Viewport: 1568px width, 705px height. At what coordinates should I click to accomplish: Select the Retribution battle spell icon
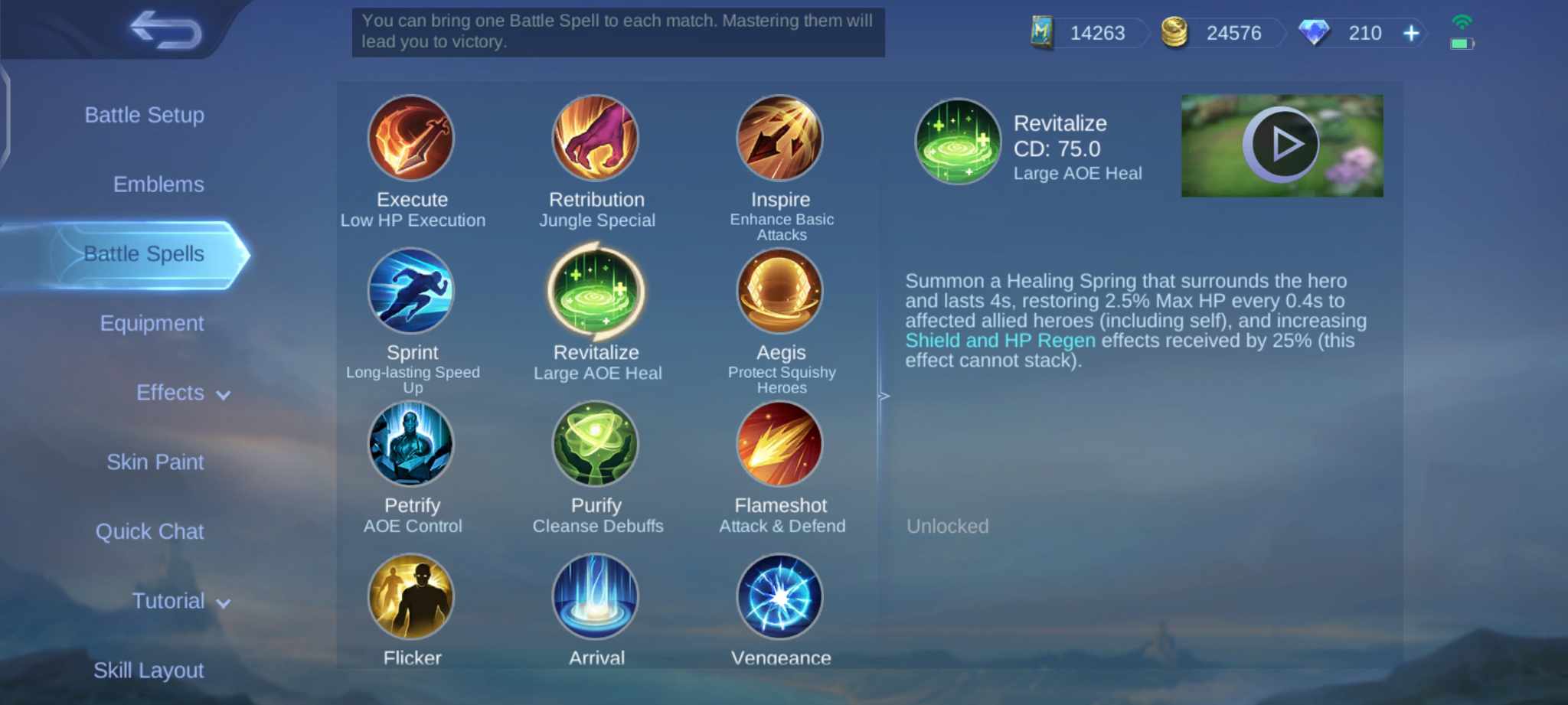(596, 139)
